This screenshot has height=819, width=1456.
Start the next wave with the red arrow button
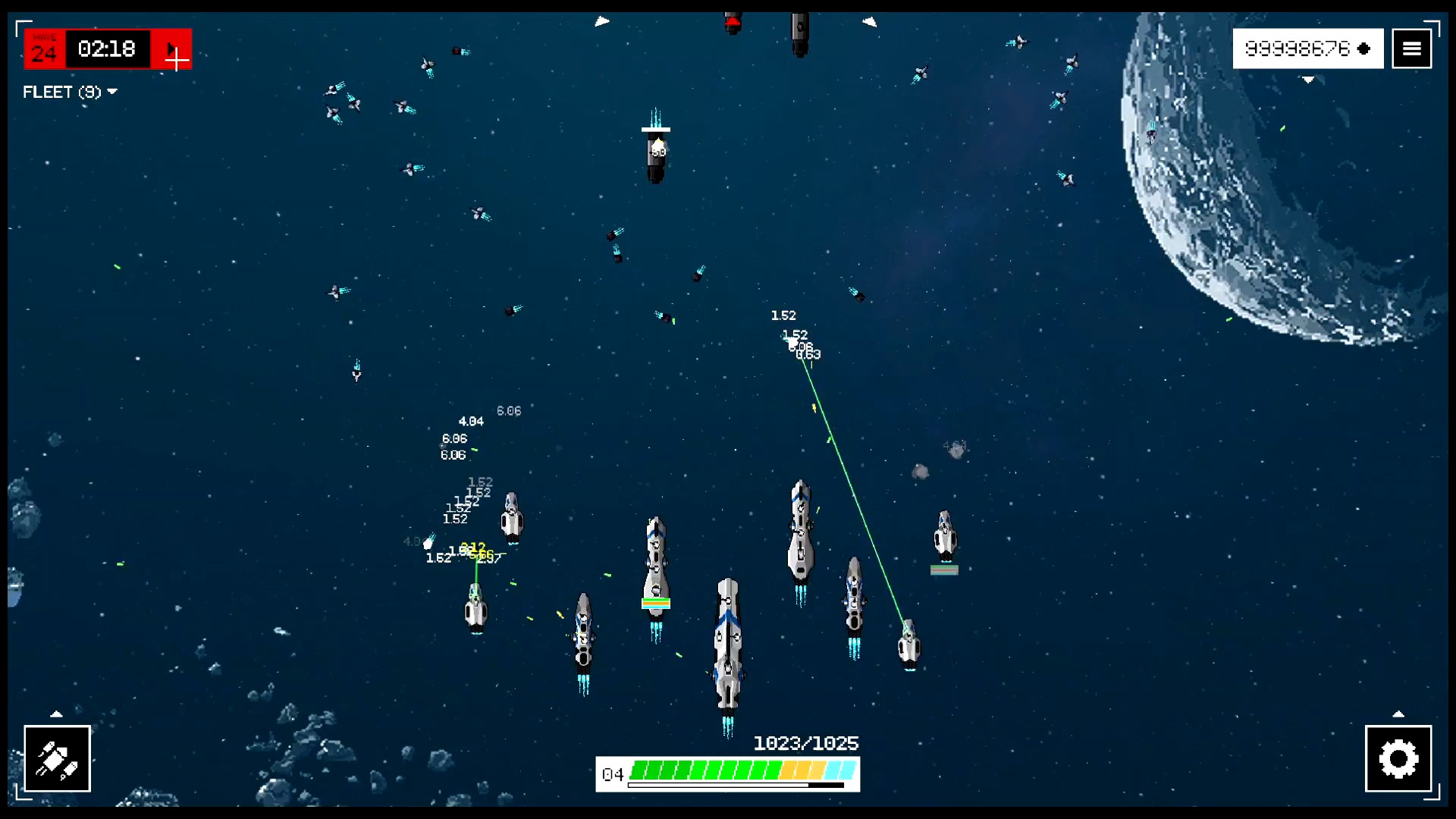(172, 49)
